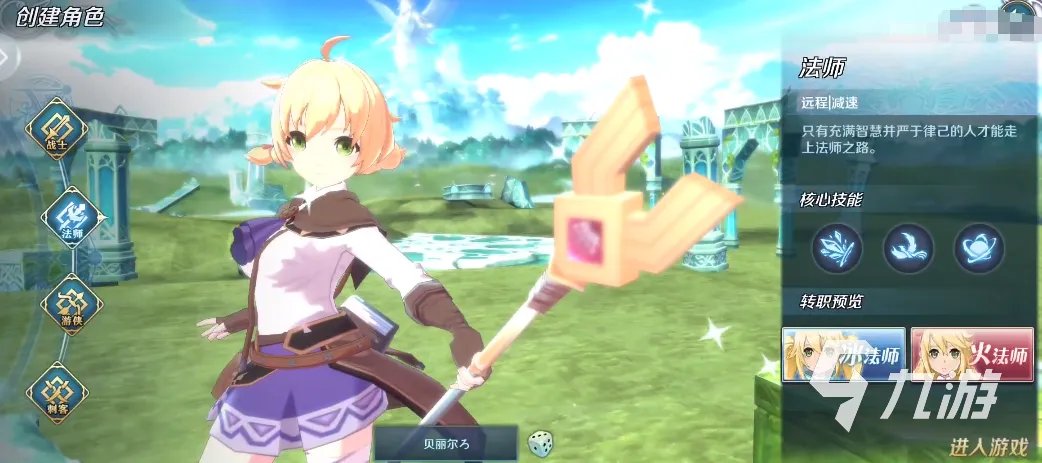Preview the 冰法师 ice mage advancement
The width and height of the screenshot is (1042, 463).
pos(844,355)
